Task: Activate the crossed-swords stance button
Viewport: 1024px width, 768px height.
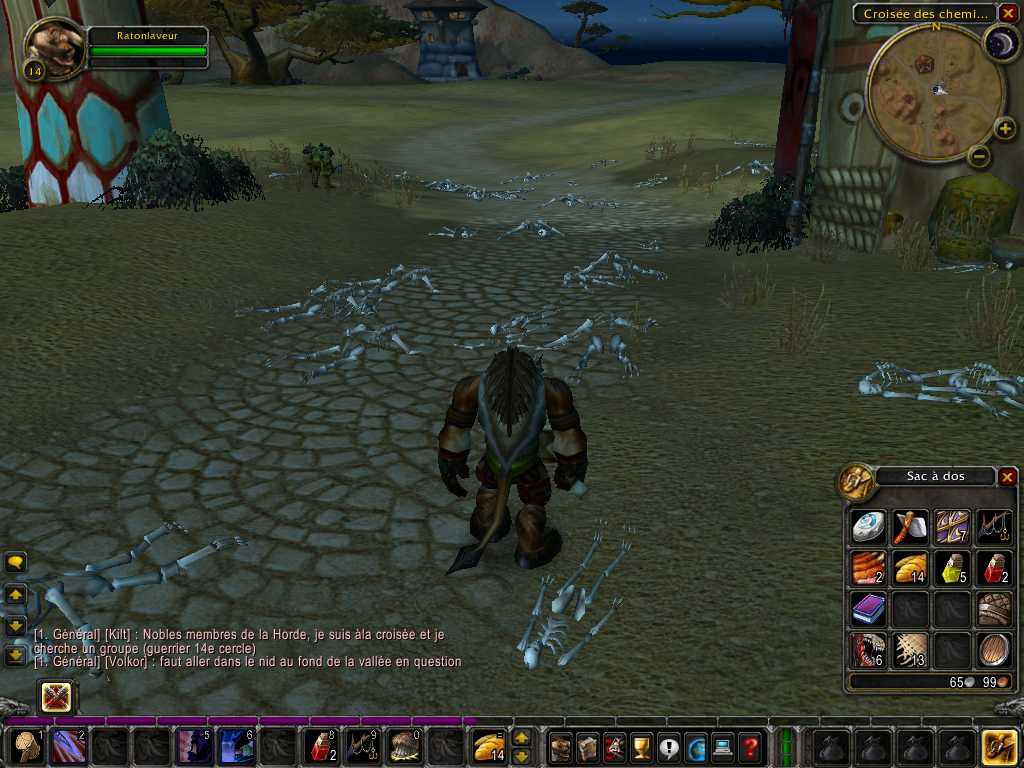Action: pos(55,696)
